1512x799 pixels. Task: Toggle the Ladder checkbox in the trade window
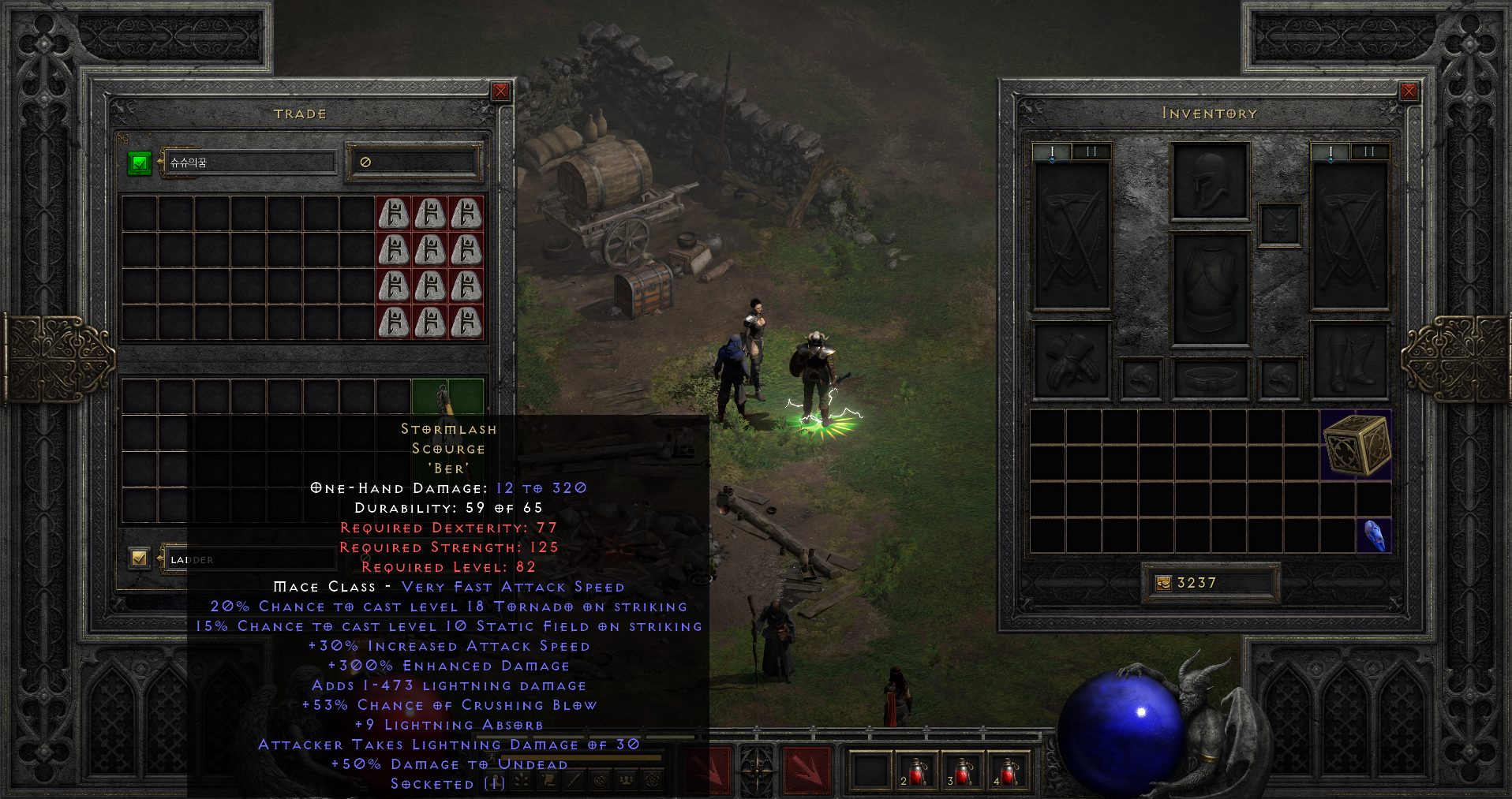[140, 558]
